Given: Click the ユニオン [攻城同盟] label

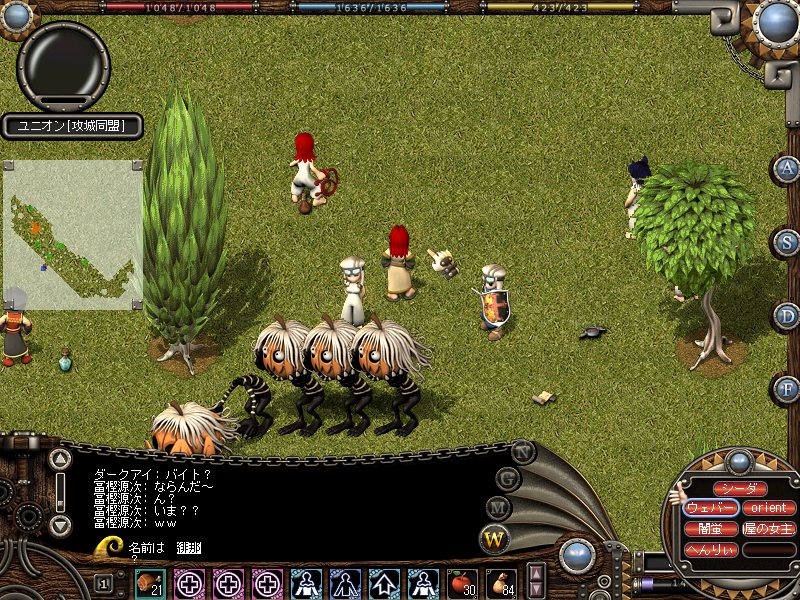Looking at the screenshot, I should click(71, 126).
